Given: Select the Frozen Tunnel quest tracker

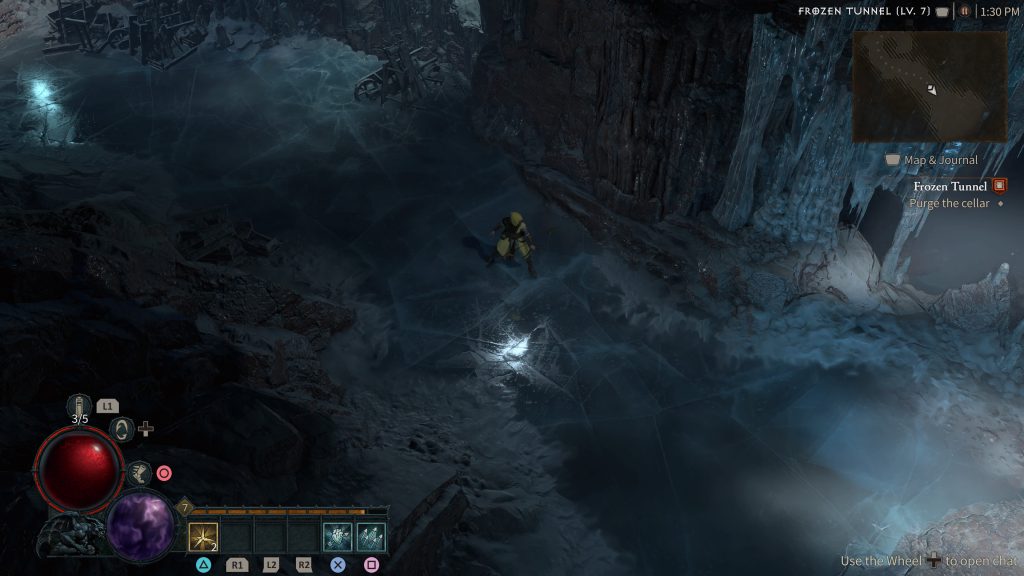Looking at the screenshot, I should pyautogui.click(x=949, y=186).
